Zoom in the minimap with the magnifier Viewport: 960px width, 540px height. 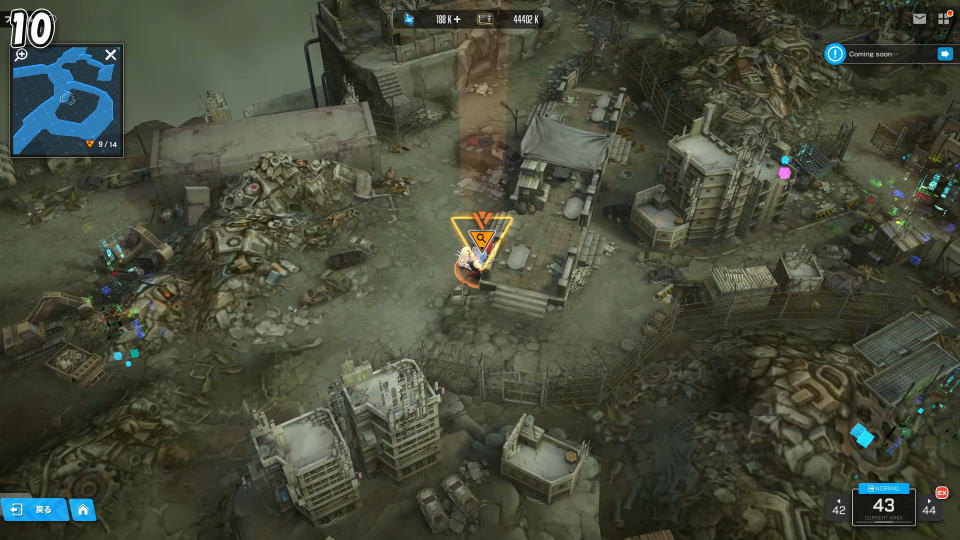pyautogui.click(x=22, y=55)
